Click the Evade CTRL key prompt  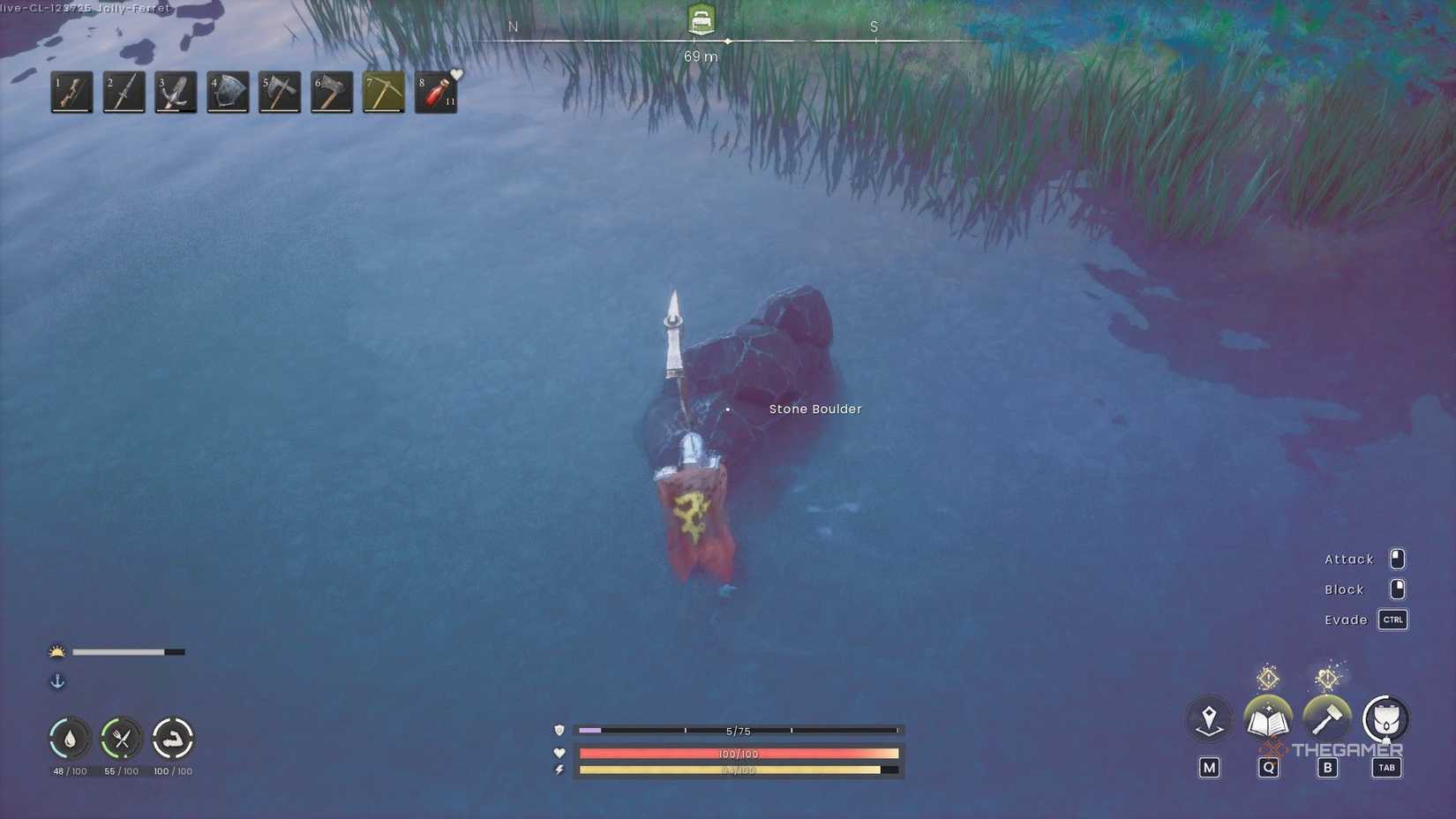coord(1392,620)
